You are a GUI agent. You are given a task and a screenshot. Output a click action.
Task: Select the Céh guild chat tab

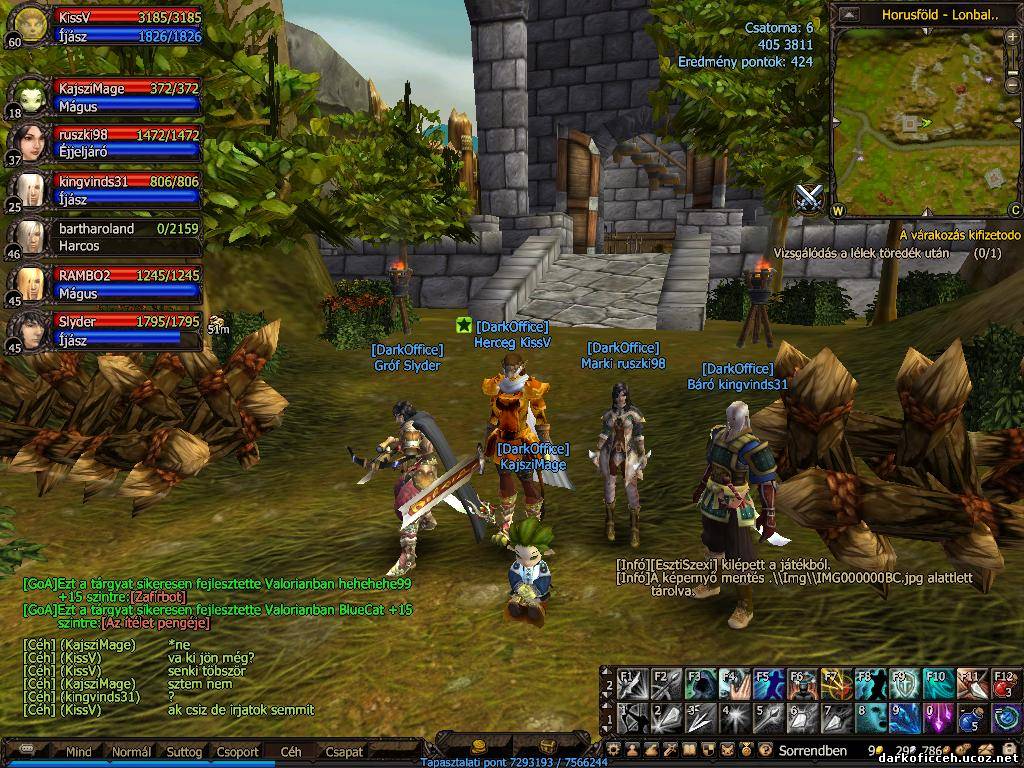click(291, 751)
